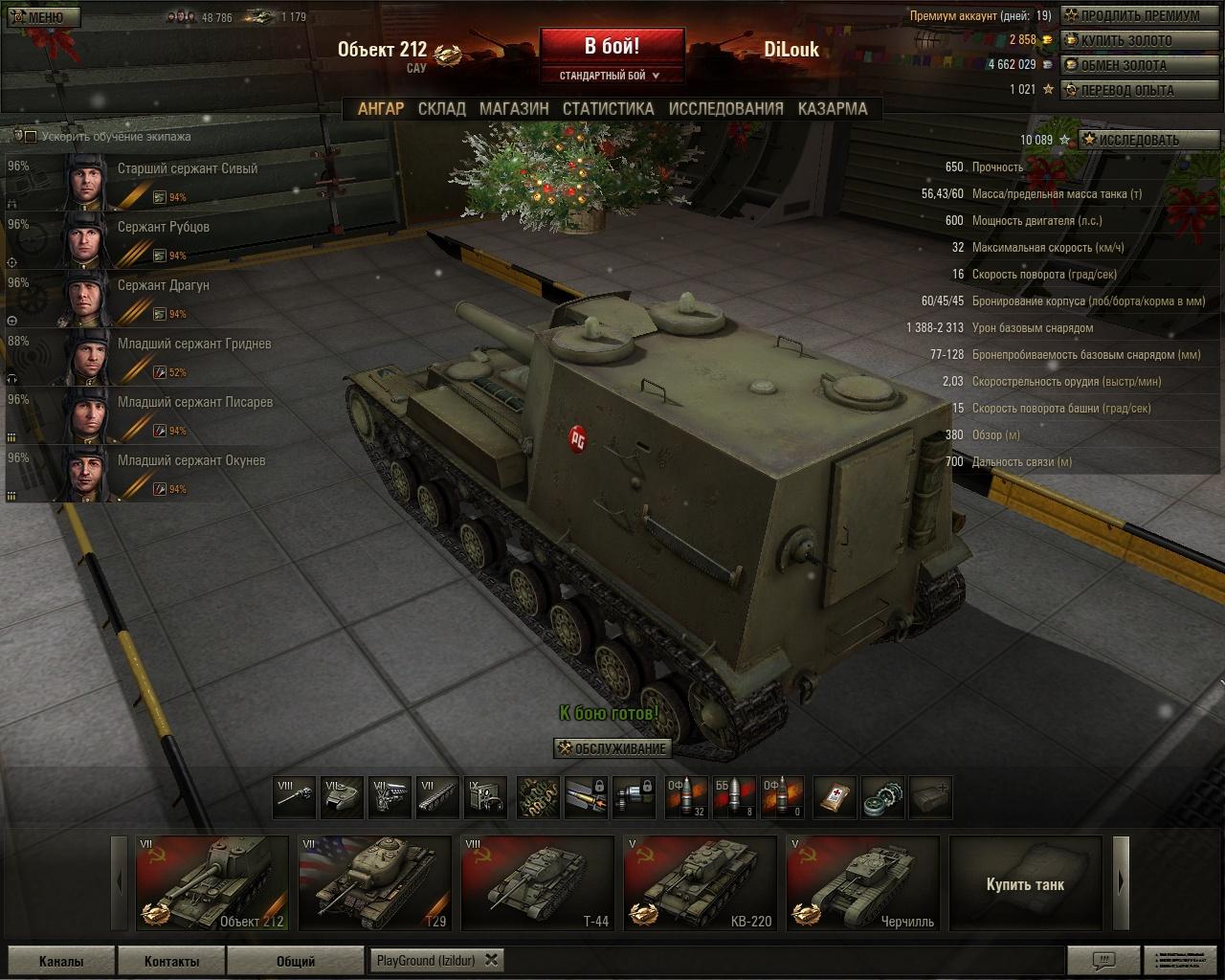Image resolution: width=1225 pixels, height=980 pixels.
Task: Select the T29 tank in carousel
Action: pos(374,883)
